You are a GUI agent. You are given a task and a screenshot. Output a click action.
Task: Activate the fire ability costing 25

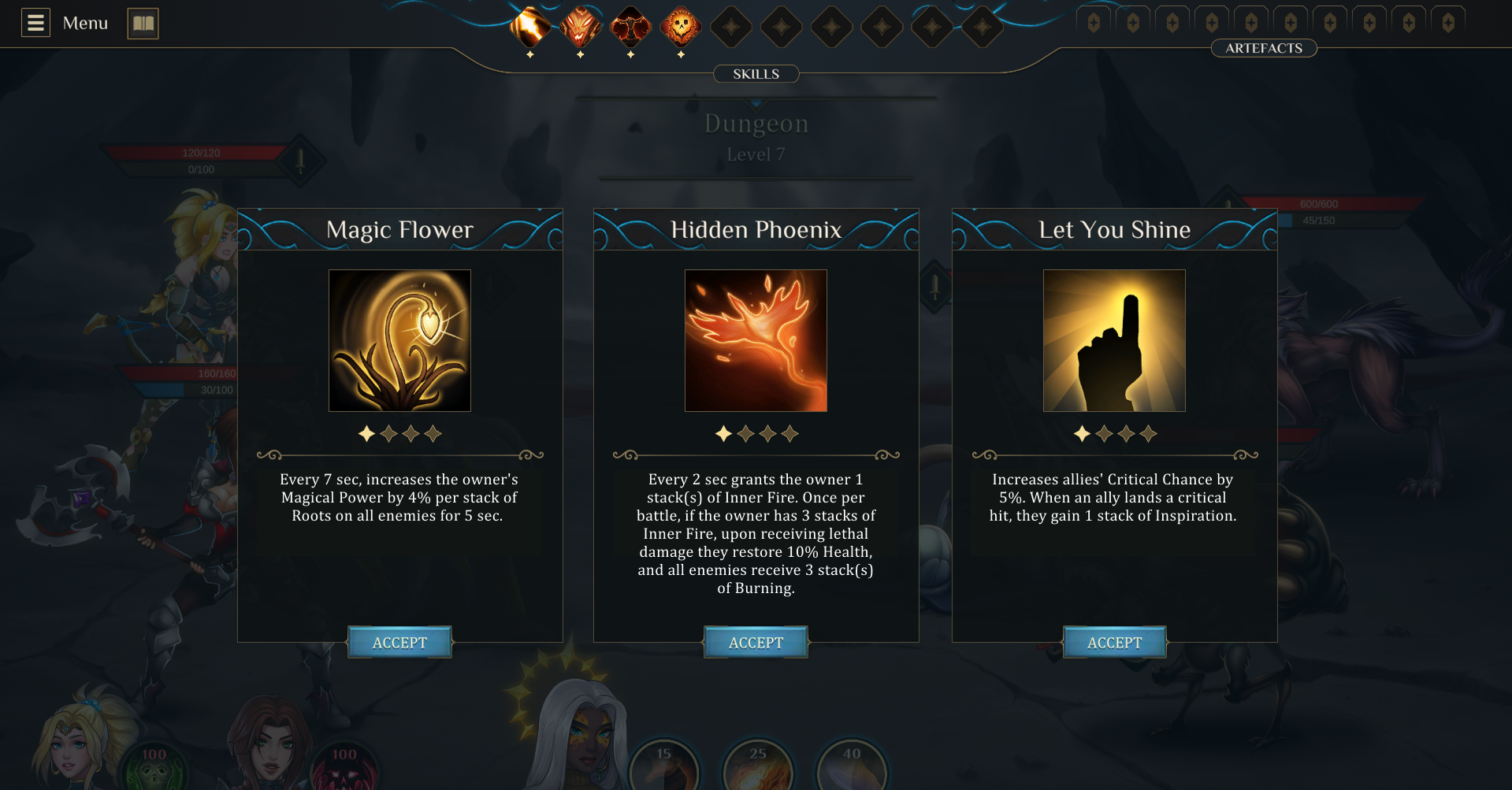tap(758, 766)
